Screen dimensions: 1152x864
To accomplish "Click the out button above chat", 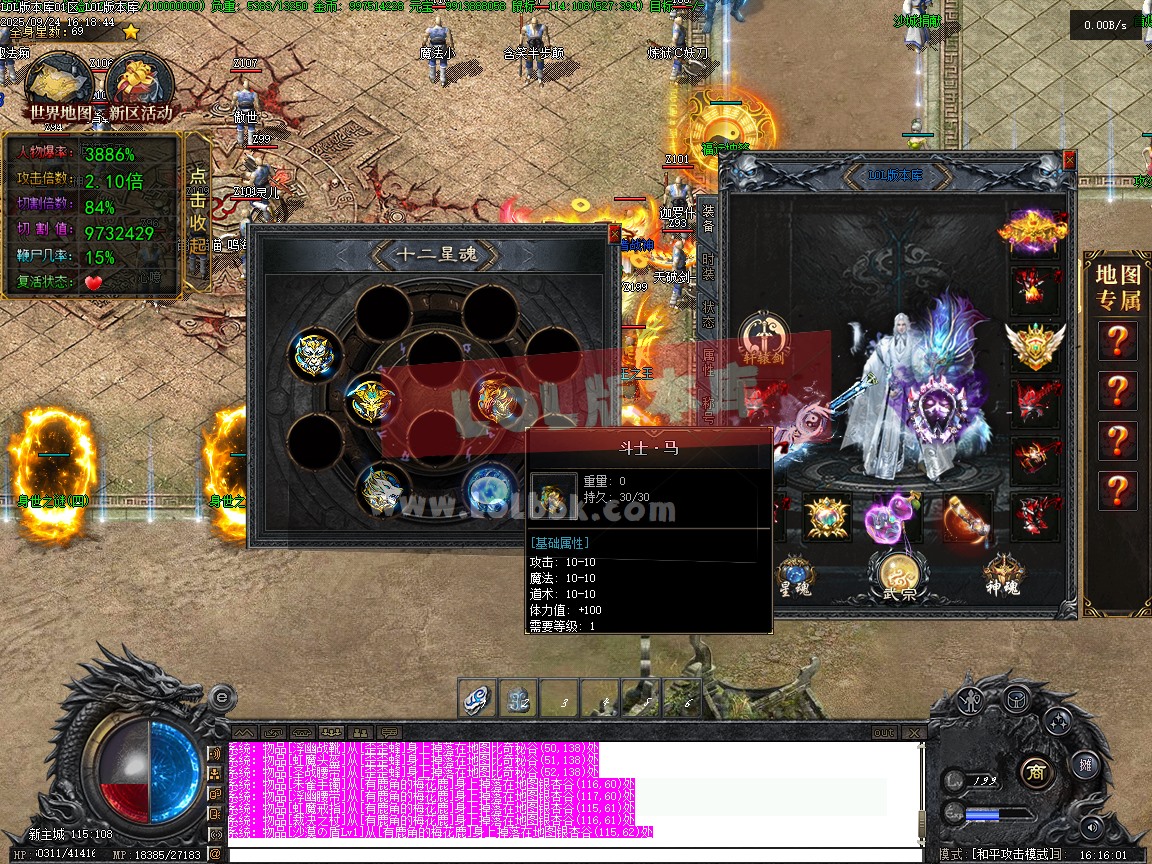I will [x=883, y=733].
